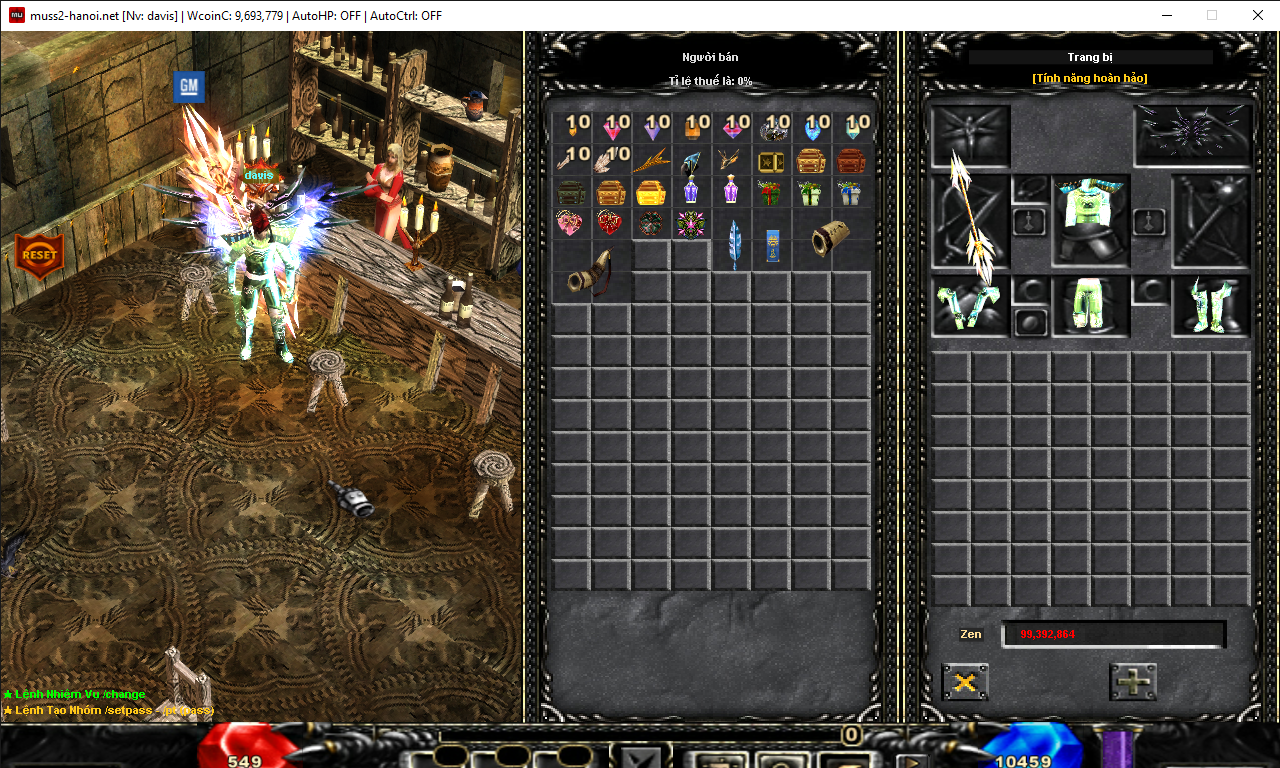Close the game window
Screen dimensions: 1280x768
point(1257,15)
